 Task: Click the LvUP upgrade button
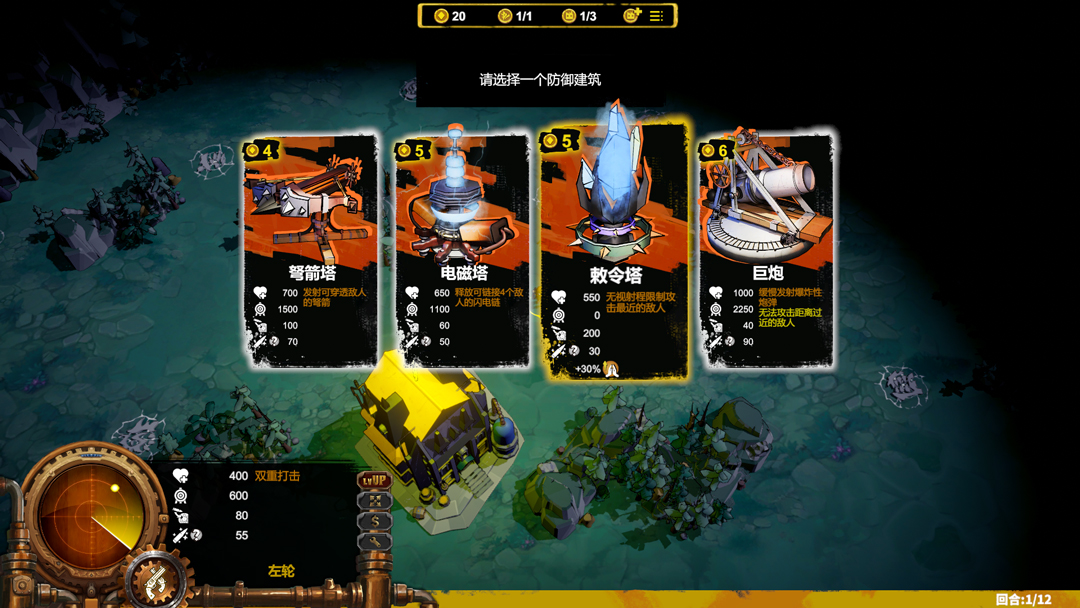(x=374, y=481)
